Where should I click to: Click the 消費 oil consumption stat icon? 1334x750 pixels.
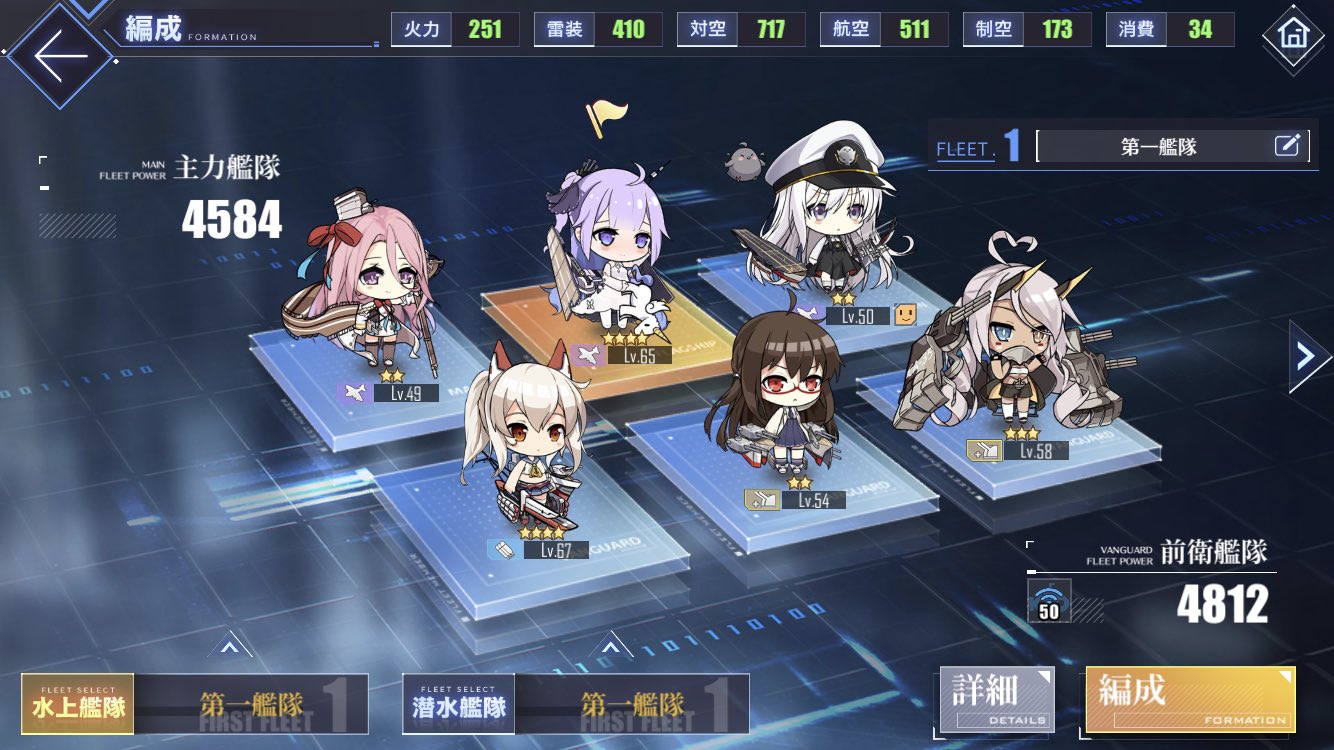tap(1135, 29)
